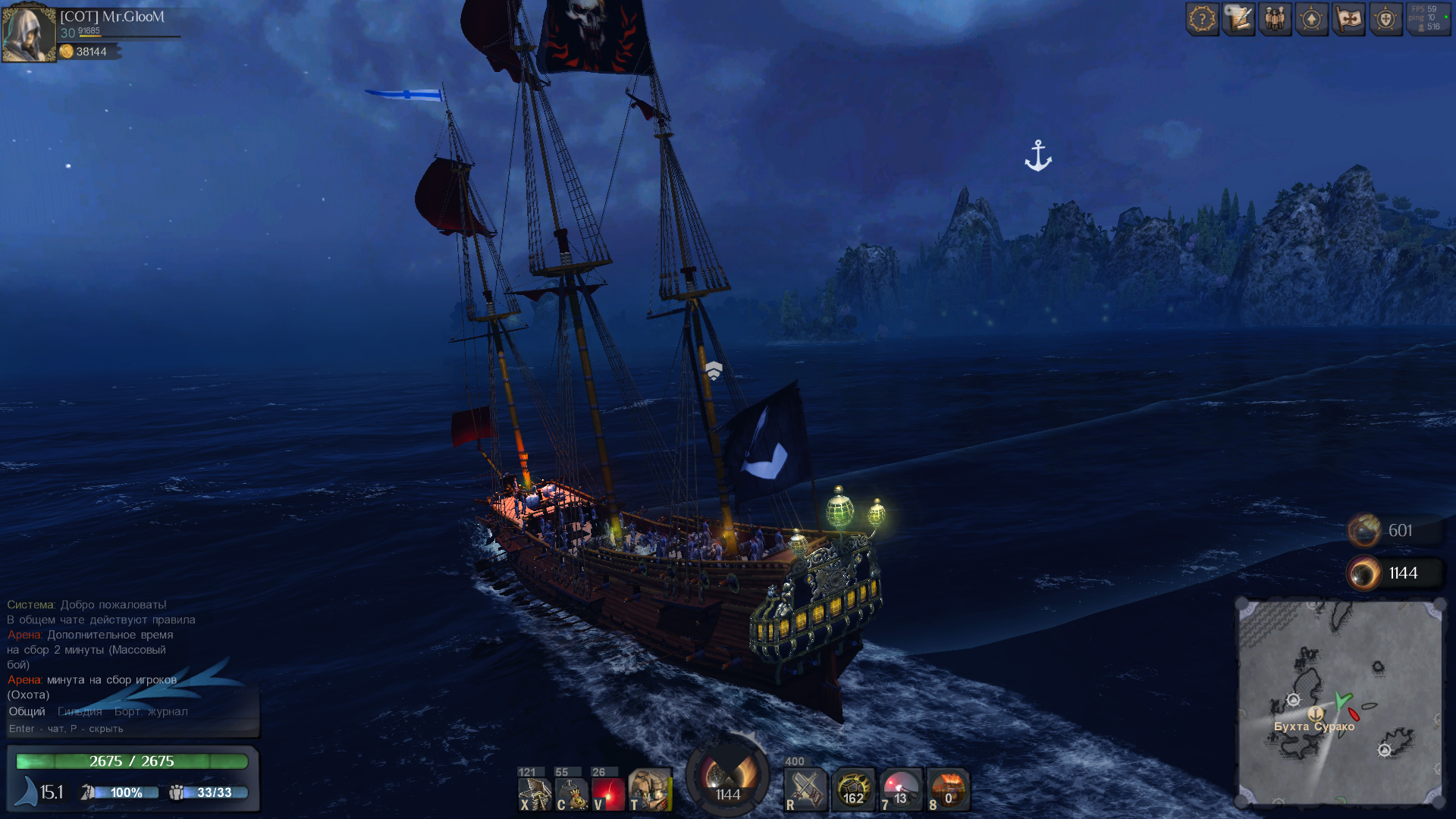
Task: Click the Бухта Сурако anchor marker on minimap
Action: 1316,714
